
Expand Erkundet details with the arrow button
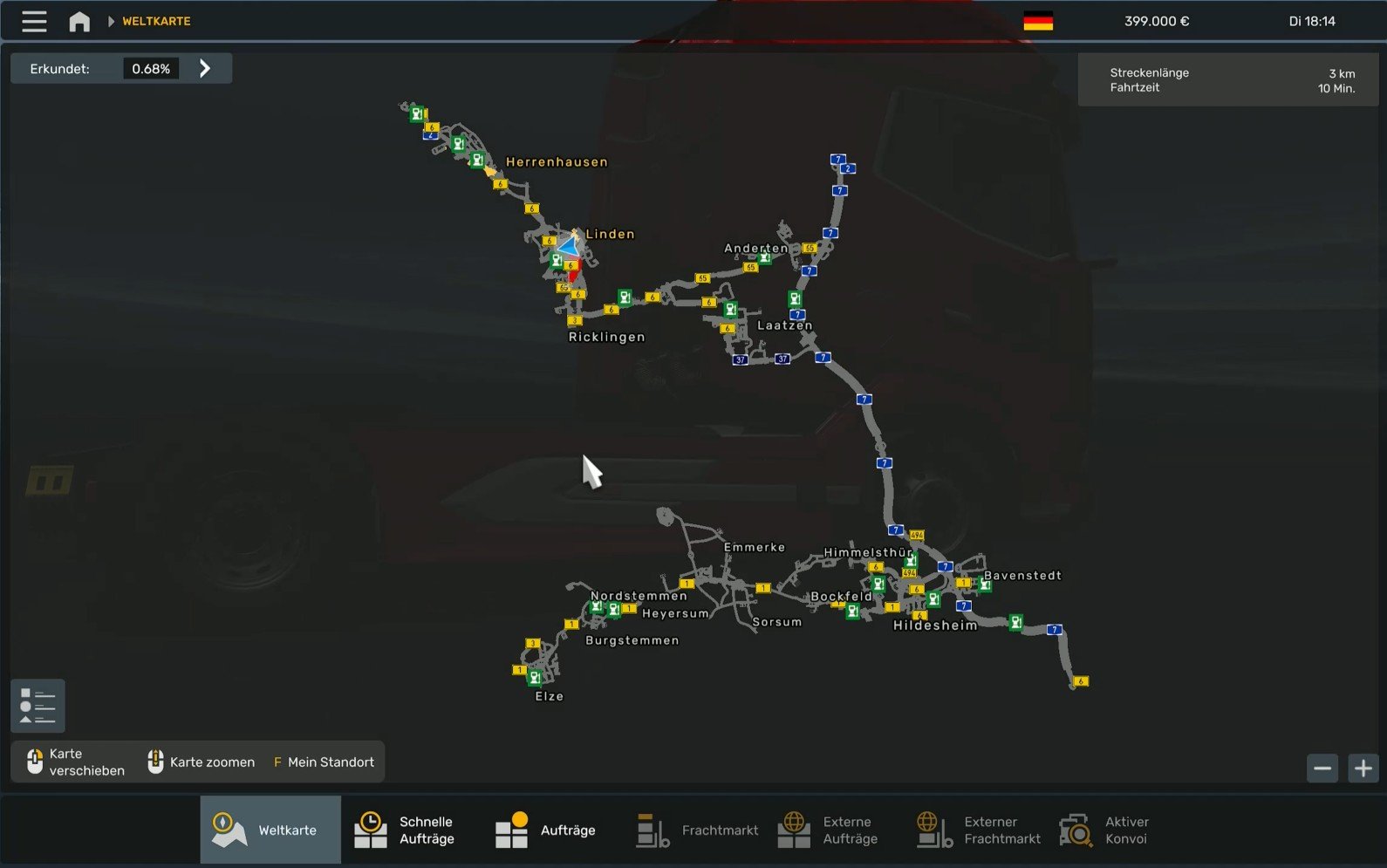pyautogui.click(x=207, y=67)
